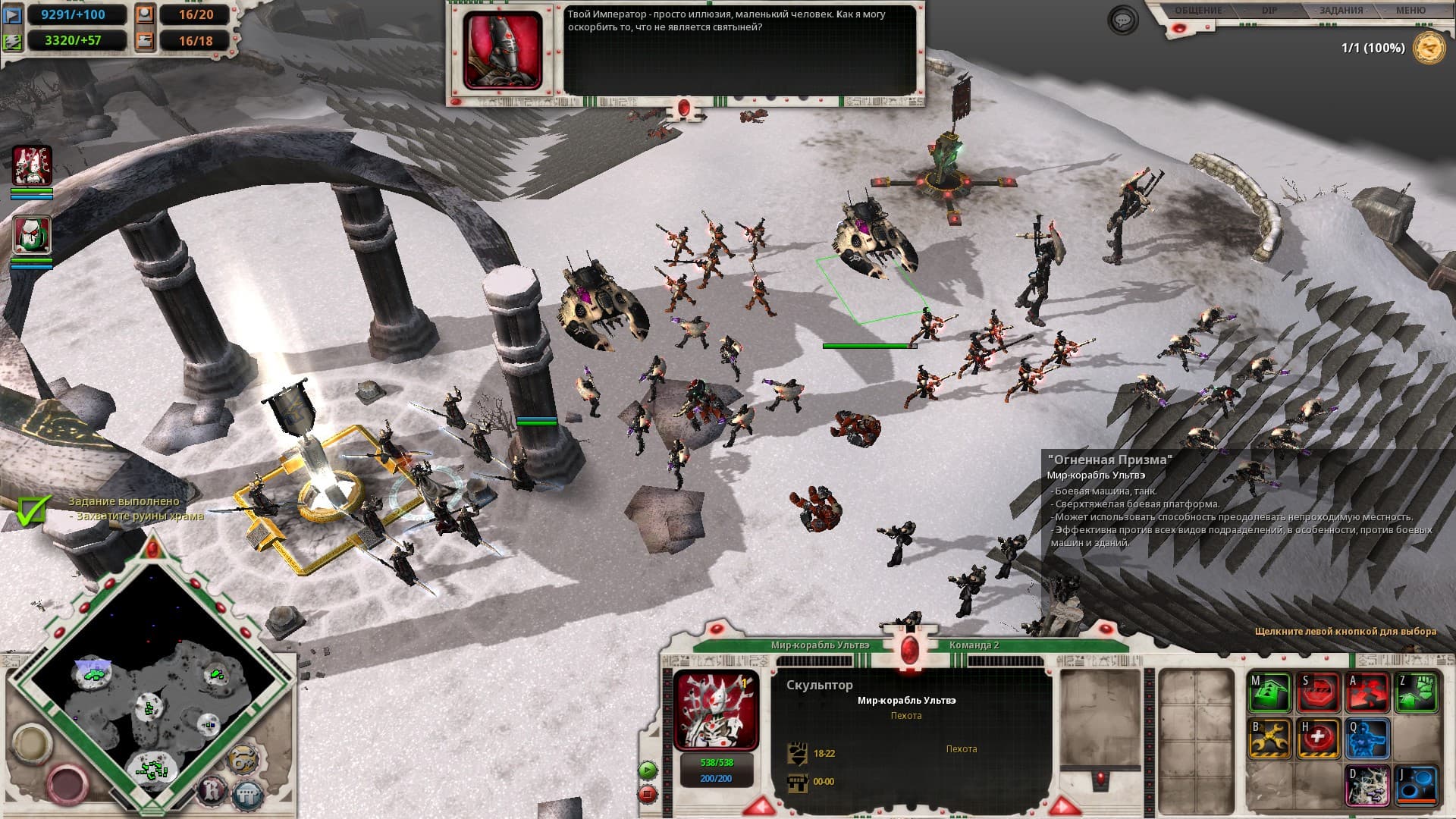The height and width of the screenshot is (819, 1456).
Task: Toggle the blue soldier stance icon (Q)
Action: (1368, 739)
